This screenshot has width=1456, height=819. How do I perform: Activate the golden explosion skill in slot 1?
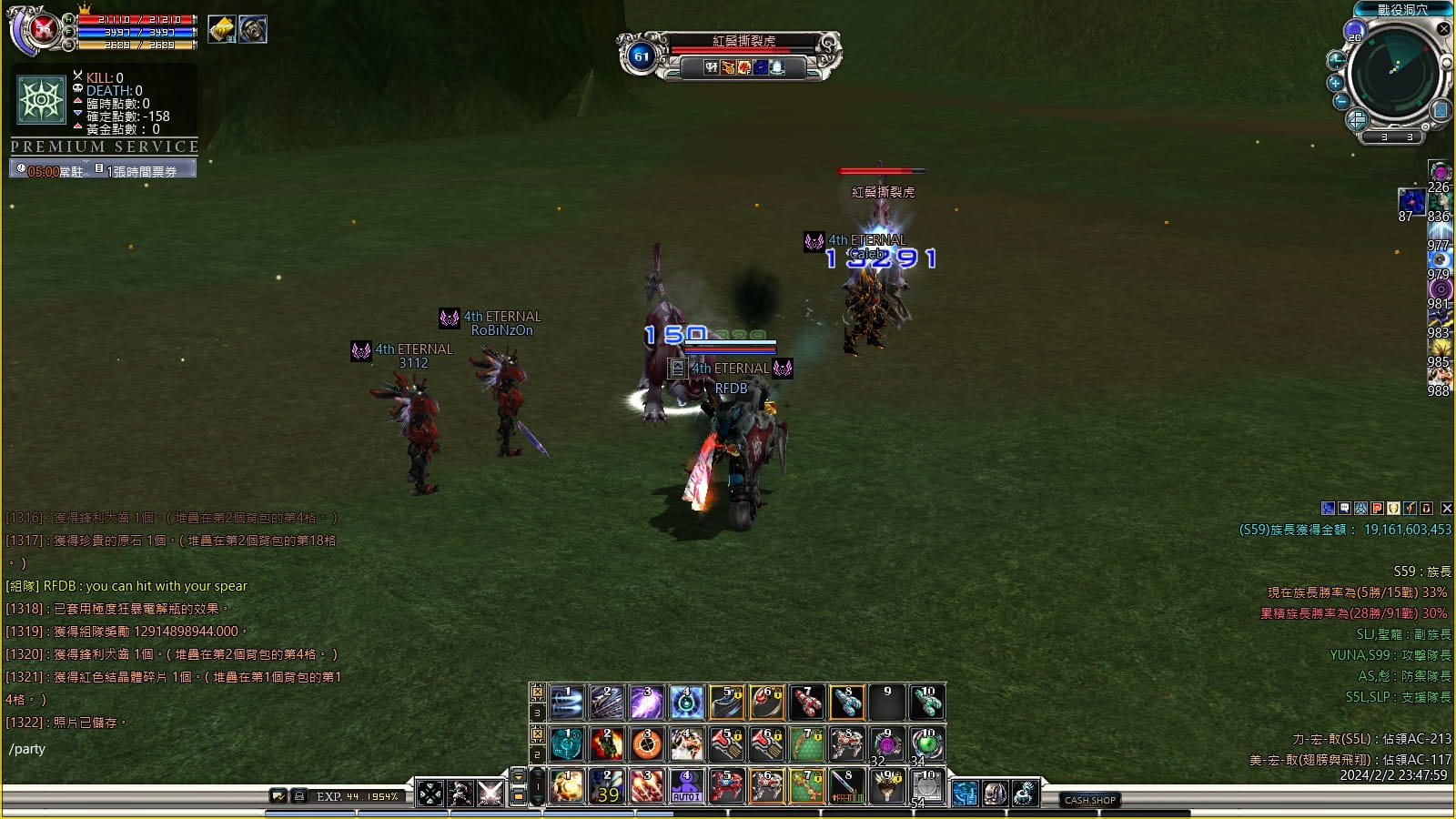click(567, 786)
